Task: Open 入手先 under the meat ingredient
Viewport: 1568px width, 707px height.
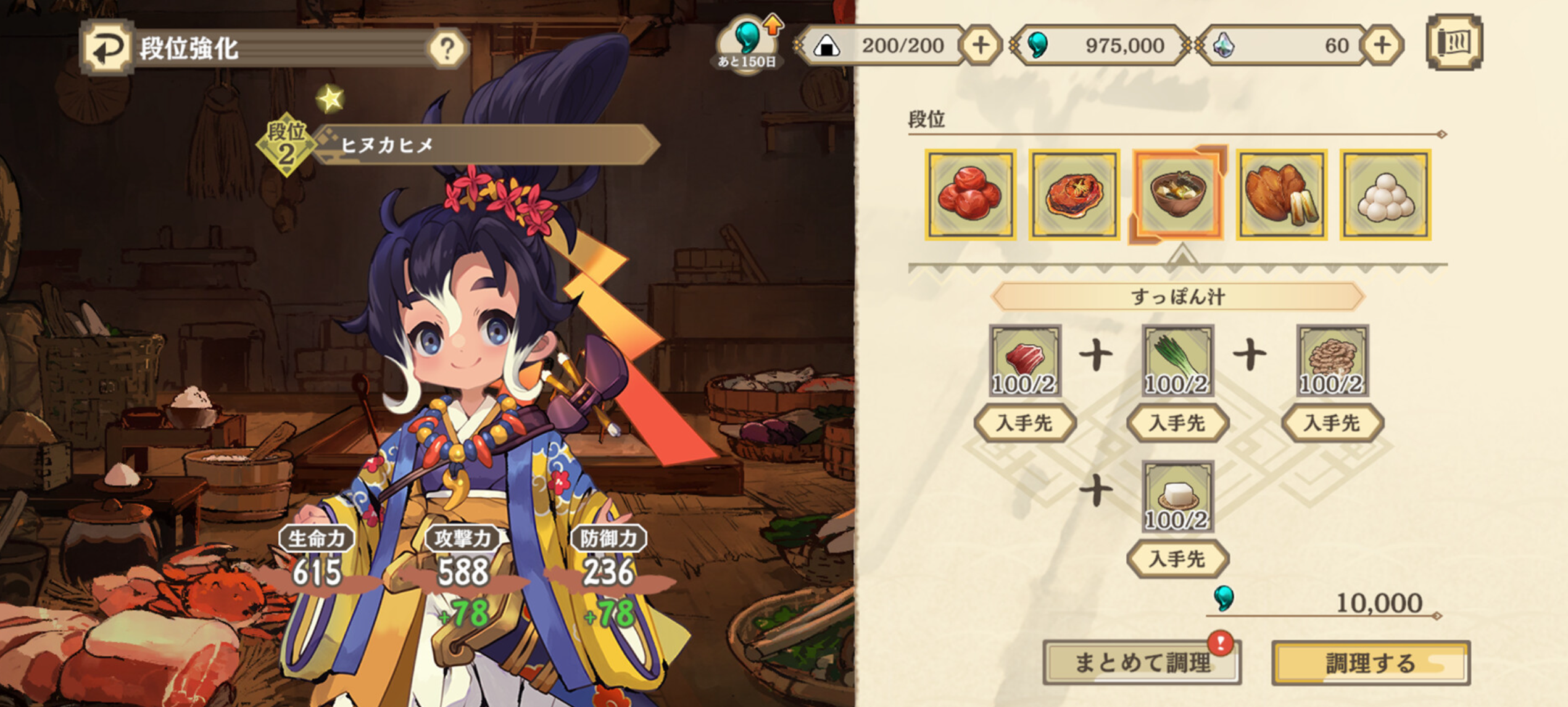Action: (1026, 421)
